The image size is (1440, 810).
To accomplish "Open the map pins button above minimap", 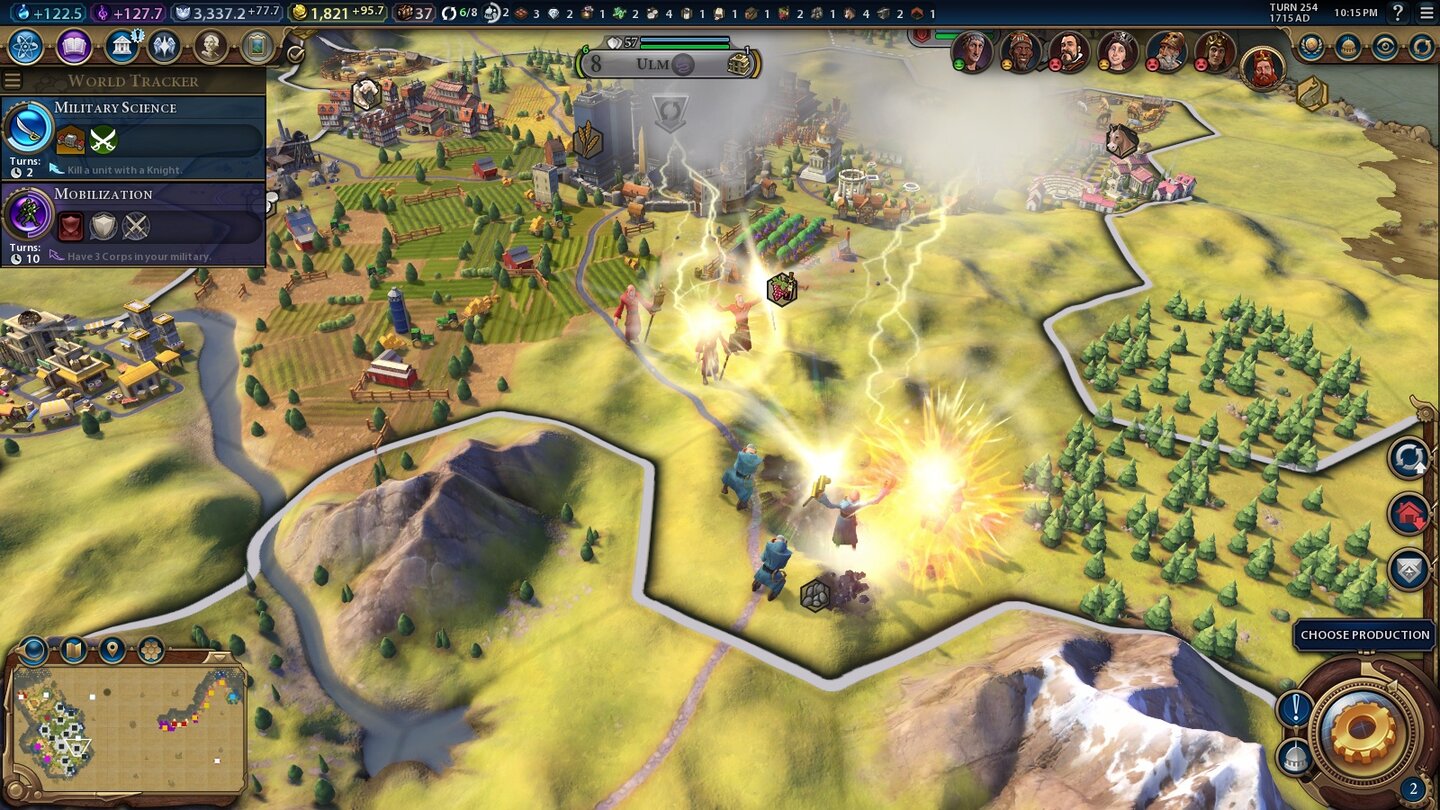I will point(113,651).
